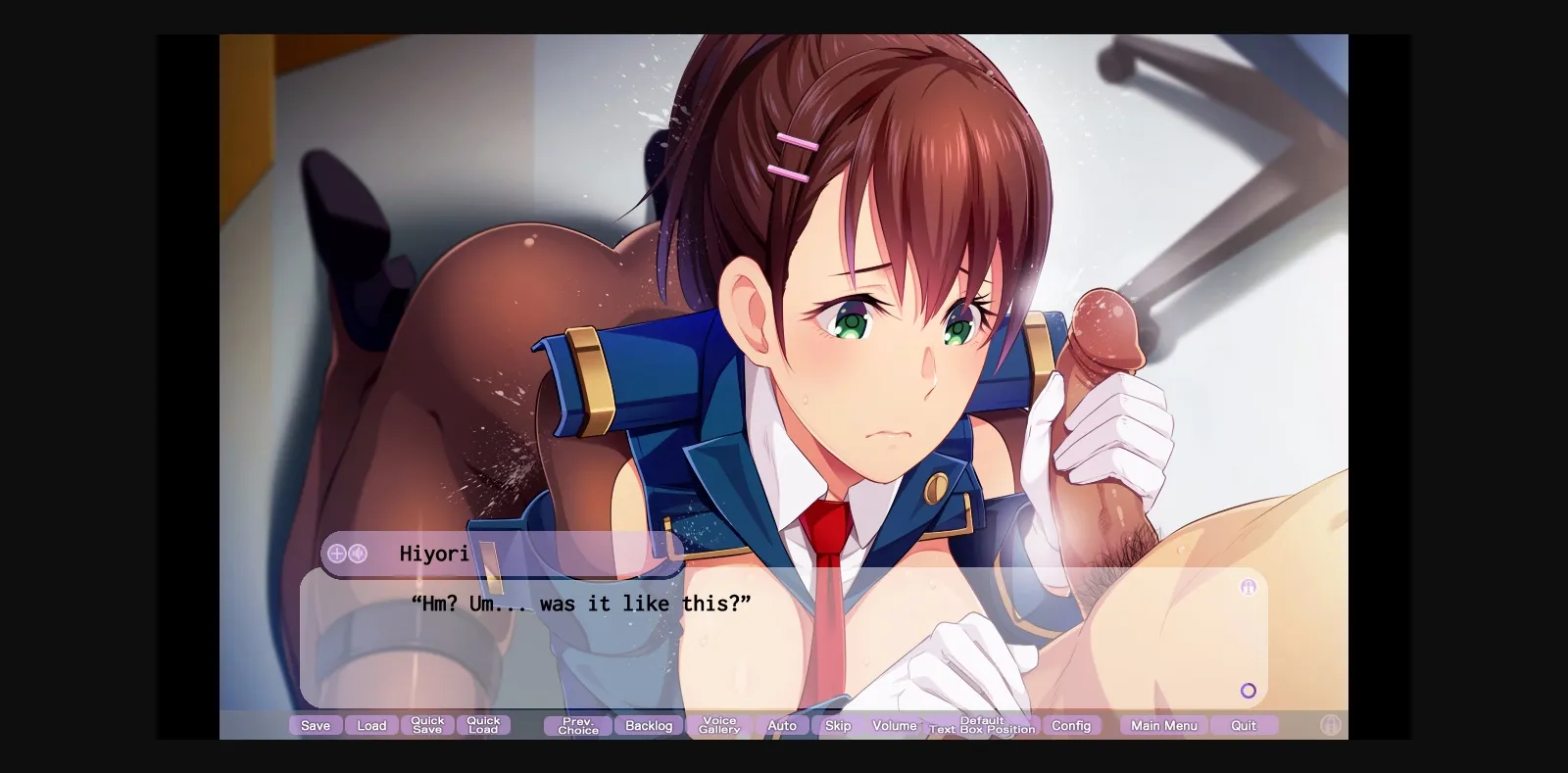Jump back with Prev. Choice
The height and width of the screenshot is (773, 1568).
[x=576, y=725]
